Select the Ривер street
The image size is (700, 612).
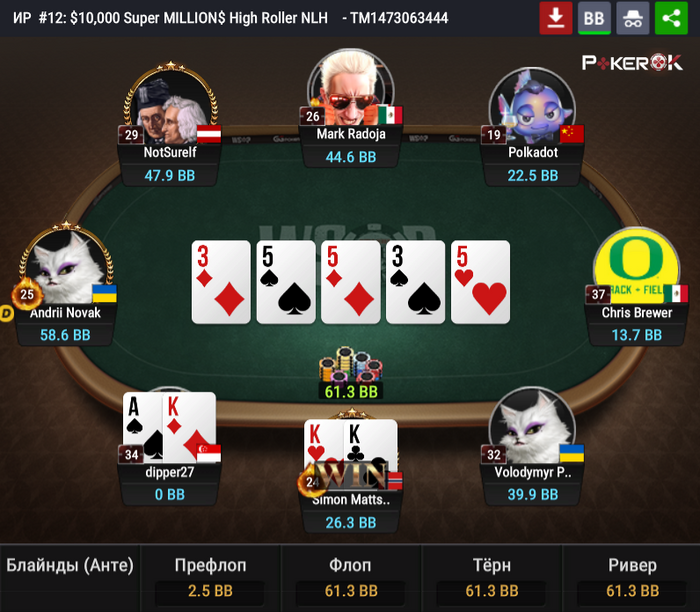pos(632,578)
